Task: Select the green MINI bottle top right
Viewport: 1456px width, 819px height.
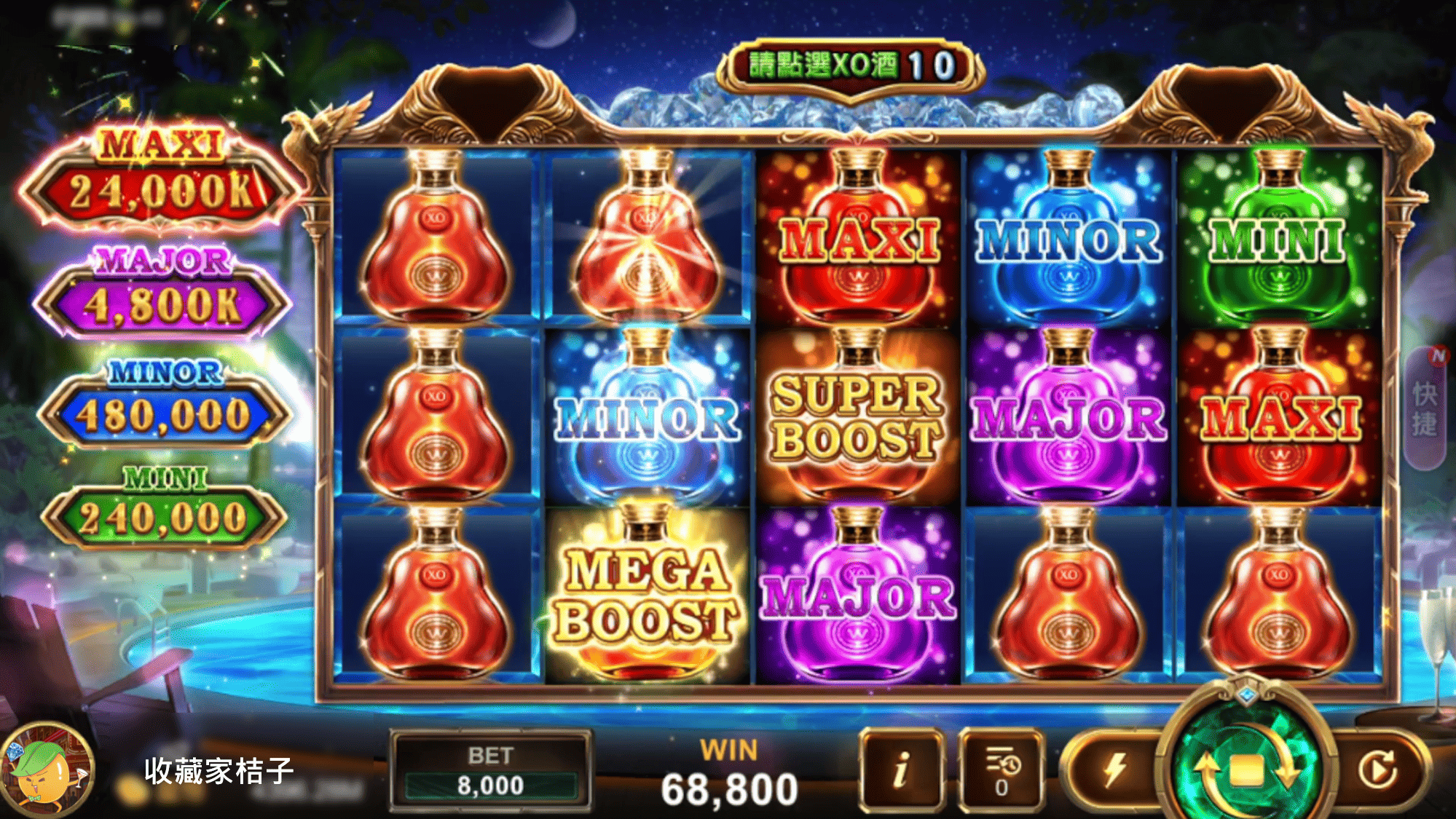Action: coord(1279,240)
